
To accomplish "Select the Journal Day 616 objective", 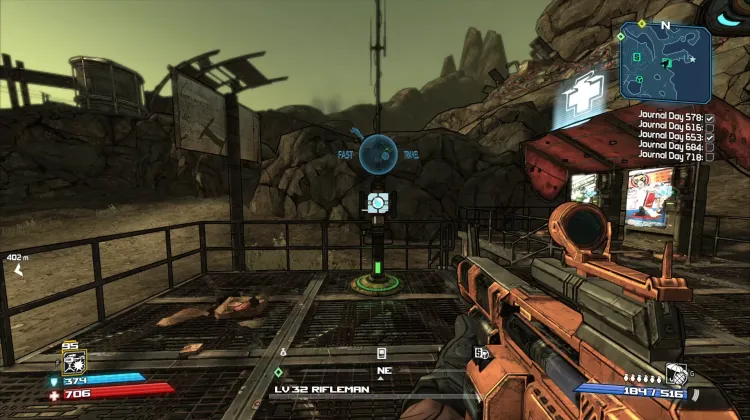I will coord(673,127).
